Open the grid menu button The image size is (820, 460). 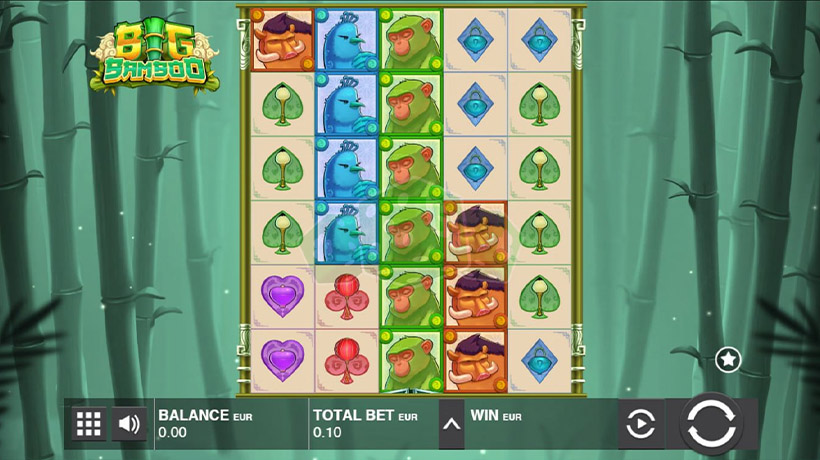point(89,424)
